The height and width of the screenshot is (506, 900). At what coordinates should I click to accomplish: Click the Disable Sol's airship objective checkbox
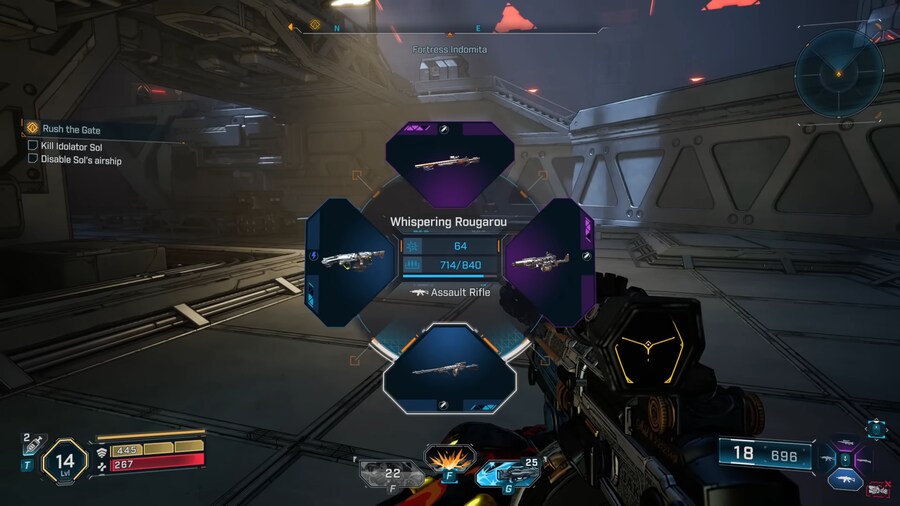click(x=33, y=159)
